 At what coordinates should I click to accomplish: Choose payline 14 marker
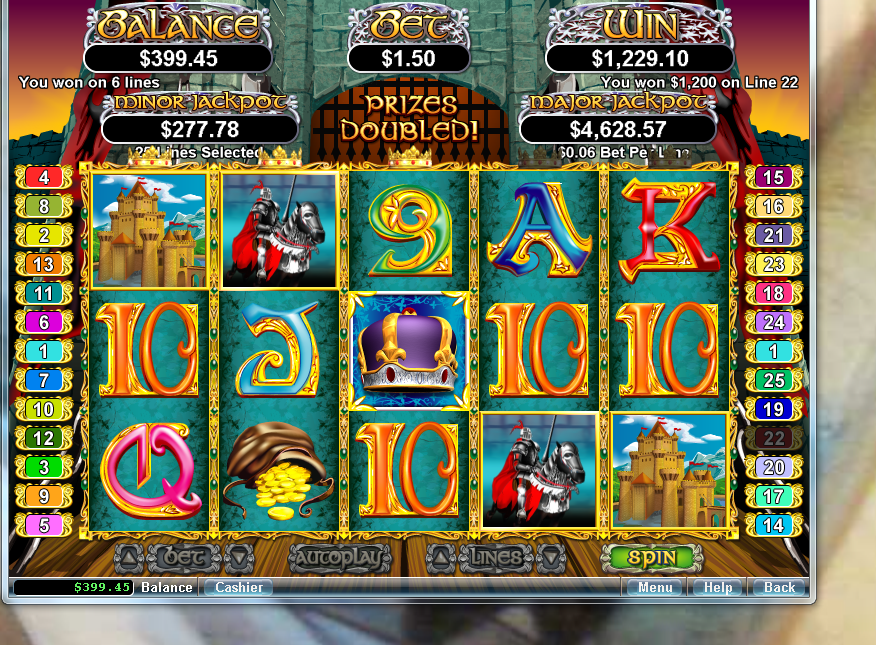(x=773, y=524)
